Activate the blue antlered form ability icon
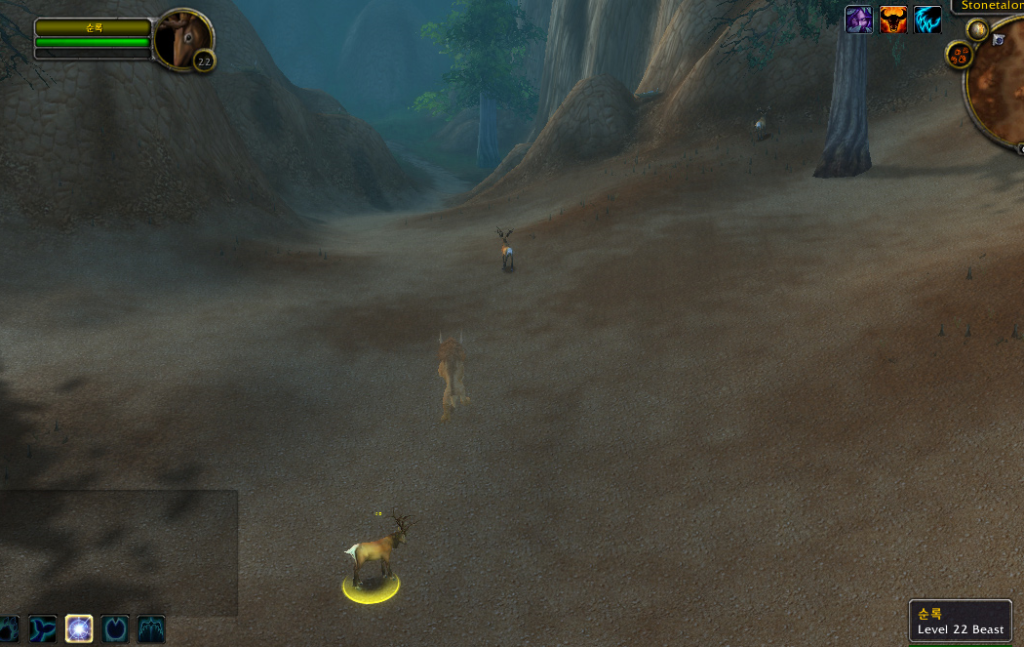The width and height of the screenshot is (1024, 647). pos(151,628)
